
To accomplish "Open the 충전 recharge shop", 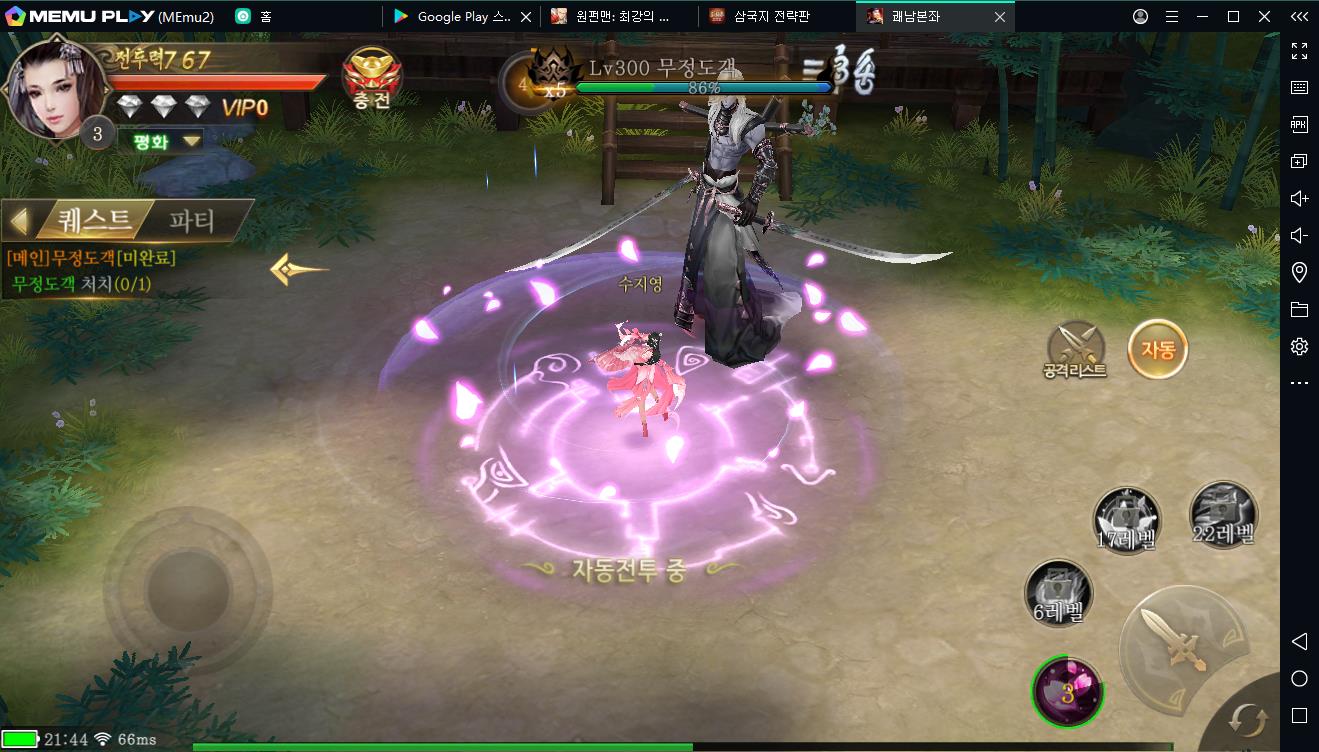I will (372, 78).
